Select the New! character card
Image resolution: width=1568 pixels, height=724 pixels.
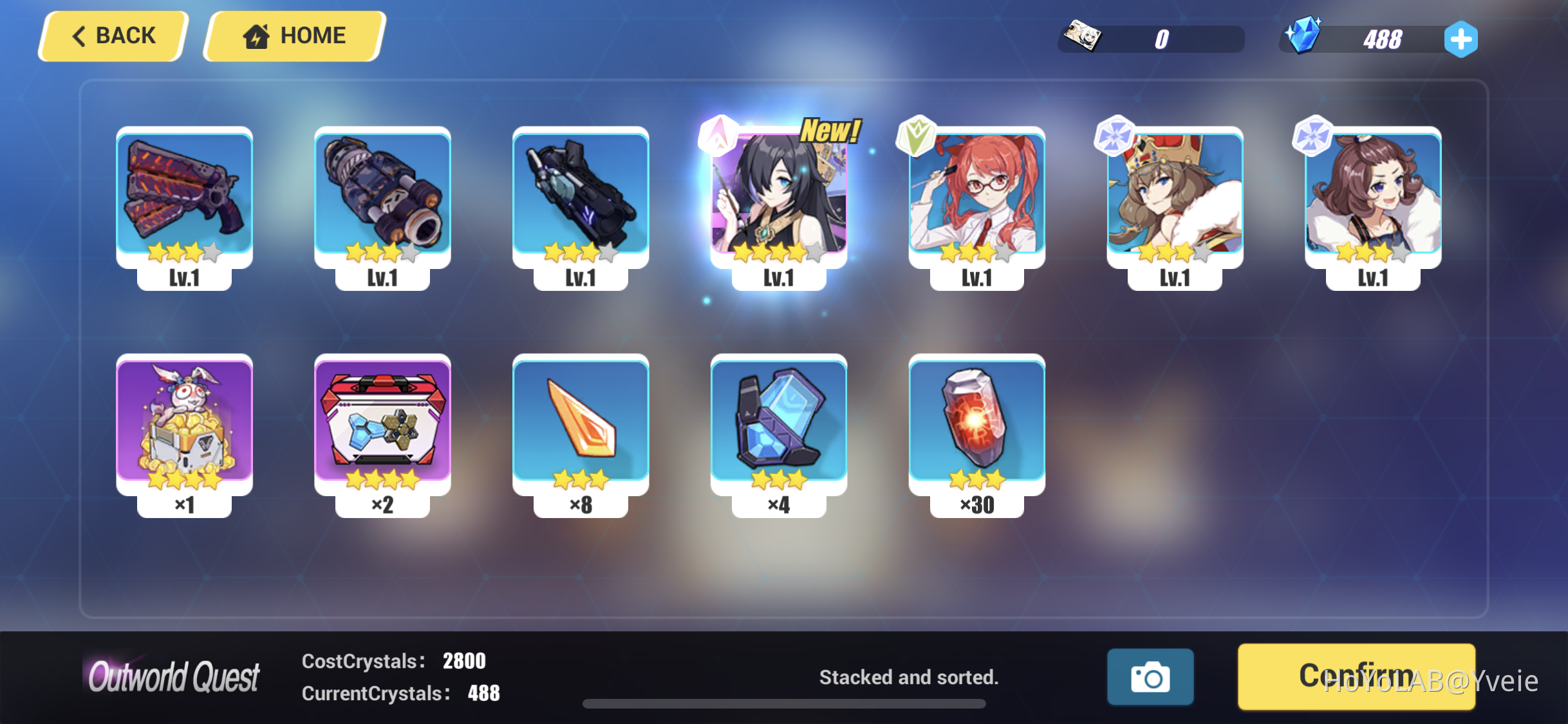[778, 193]
